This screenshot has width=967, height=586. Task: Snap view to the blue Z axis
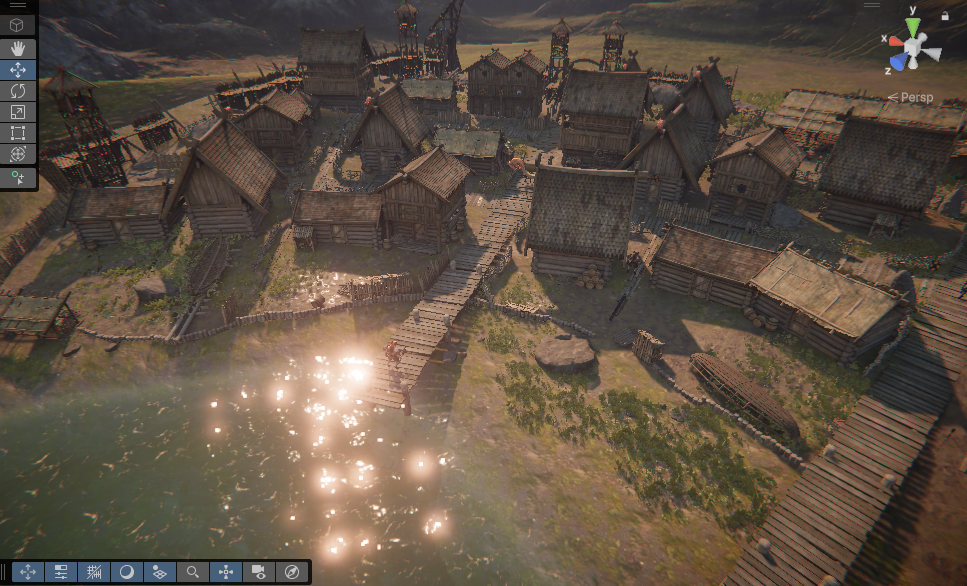click(899, 63)
